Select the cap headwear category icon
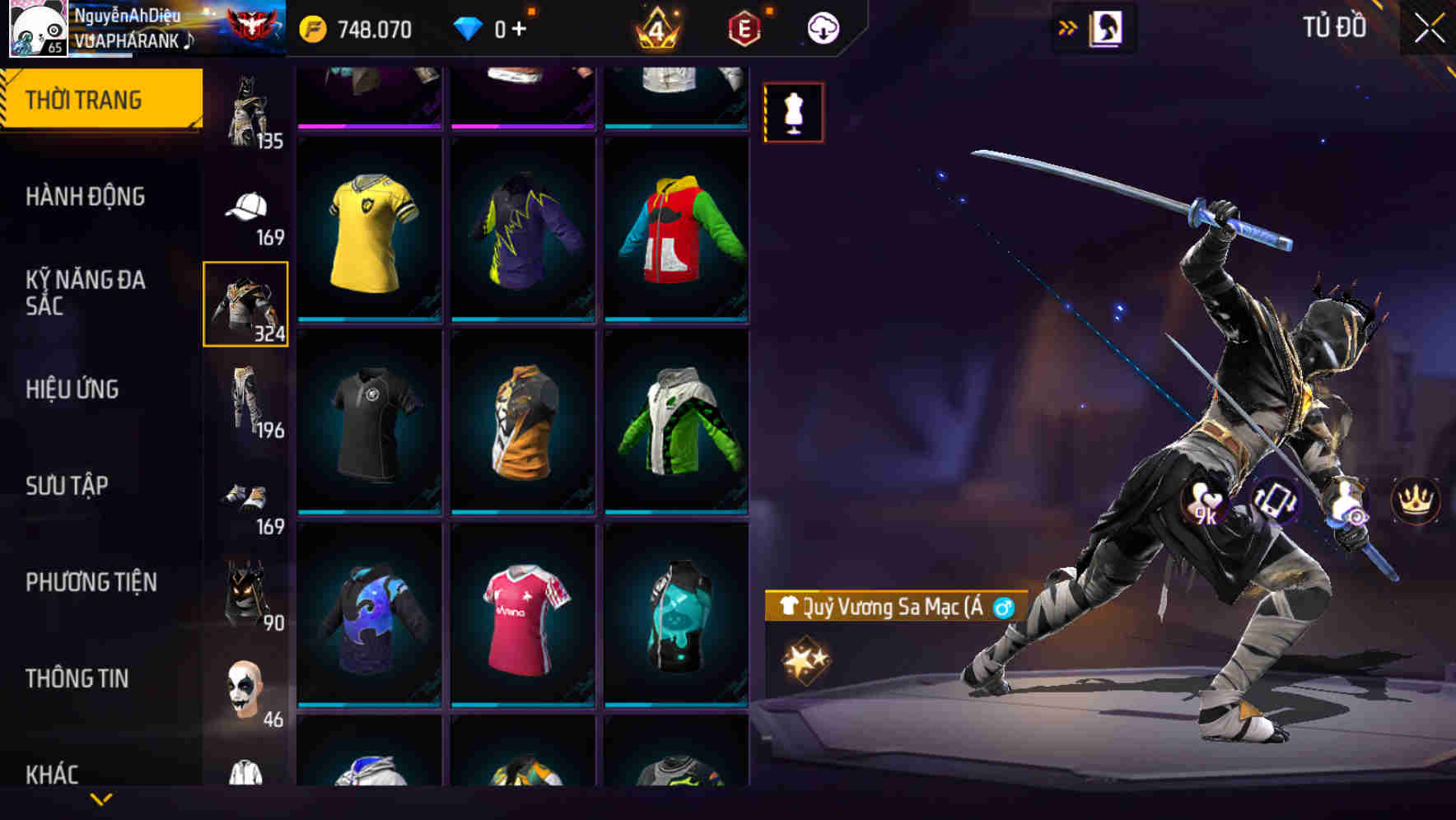Viewport: 1456px width, 820px height. coord(245,204)
